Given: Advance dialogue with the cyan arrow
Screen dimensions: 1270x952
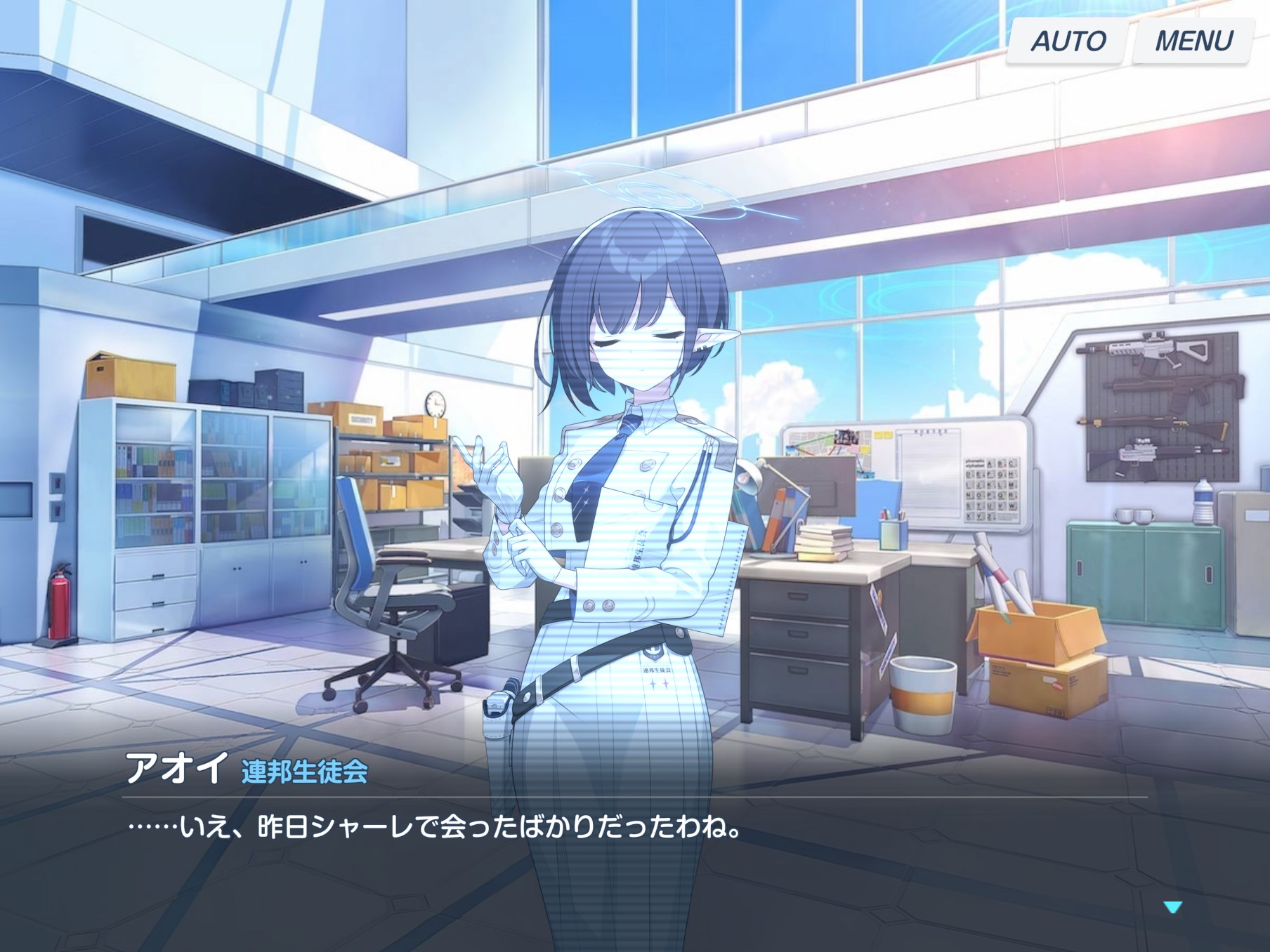Looking at the screenshot, I should [x=1173, y=908].
